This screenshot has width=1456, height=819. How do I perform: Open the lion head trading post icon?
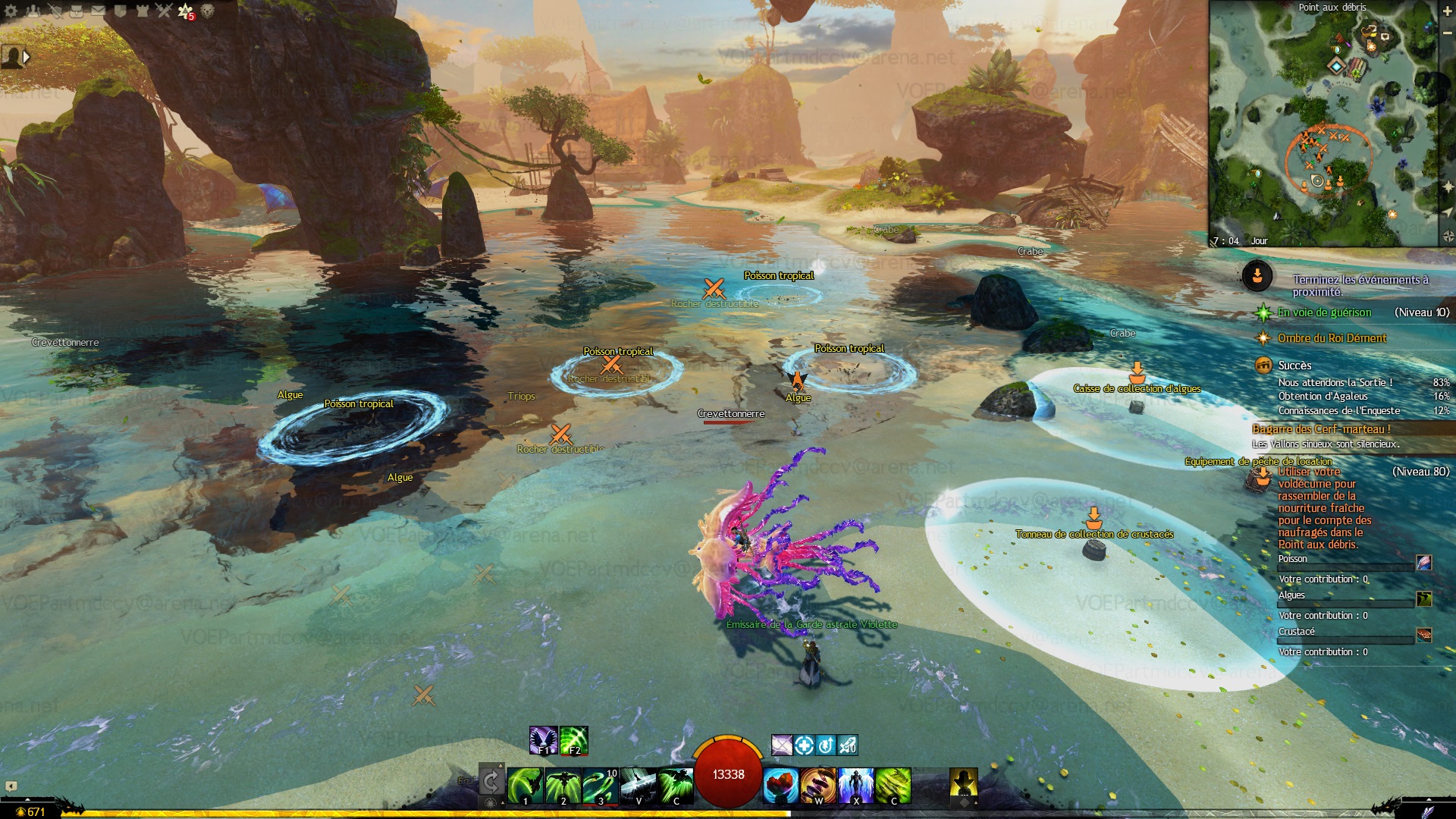tap(208, 11)
